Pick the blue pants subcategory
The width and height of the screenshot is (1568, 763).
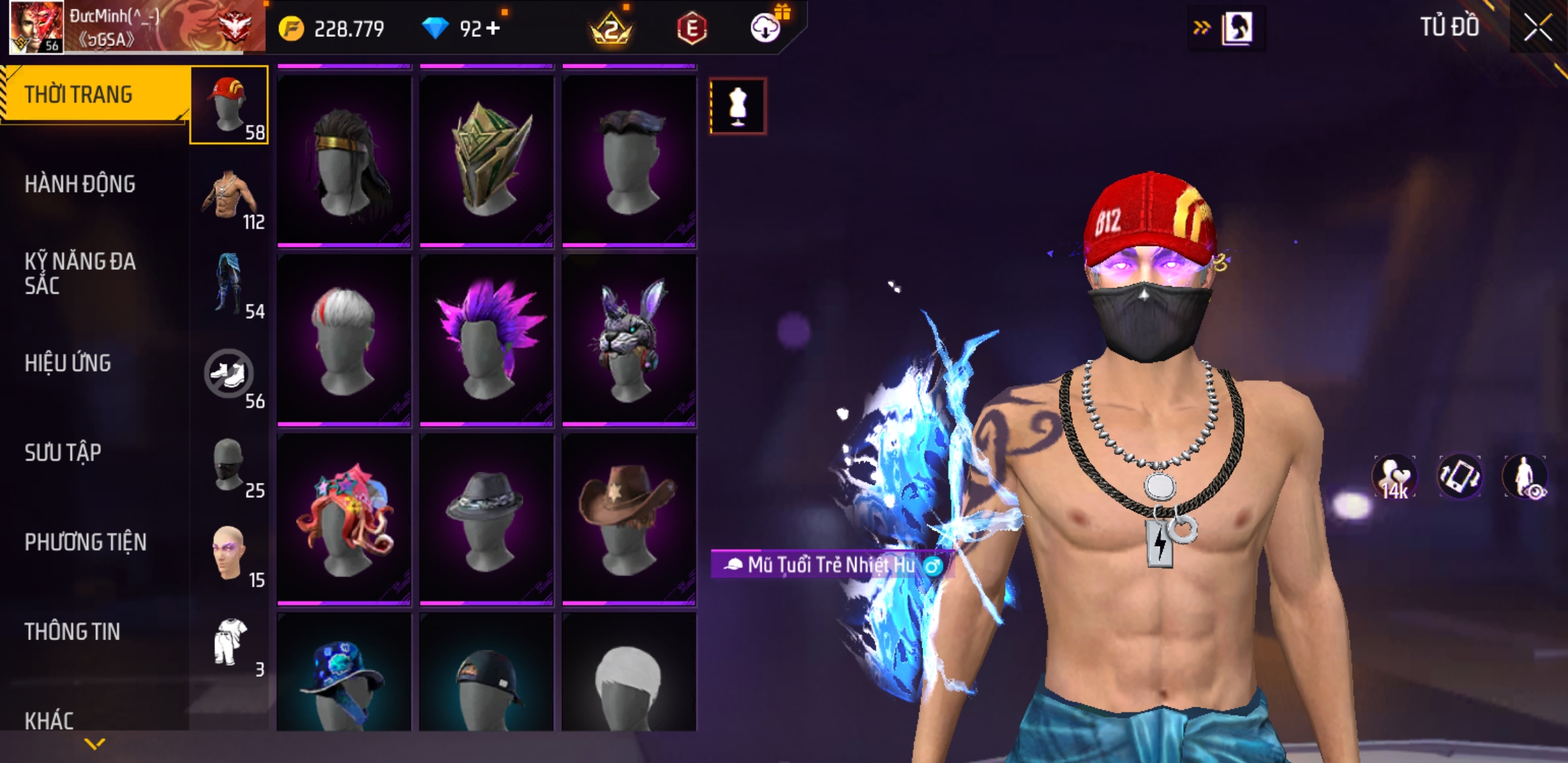point(229,284)
